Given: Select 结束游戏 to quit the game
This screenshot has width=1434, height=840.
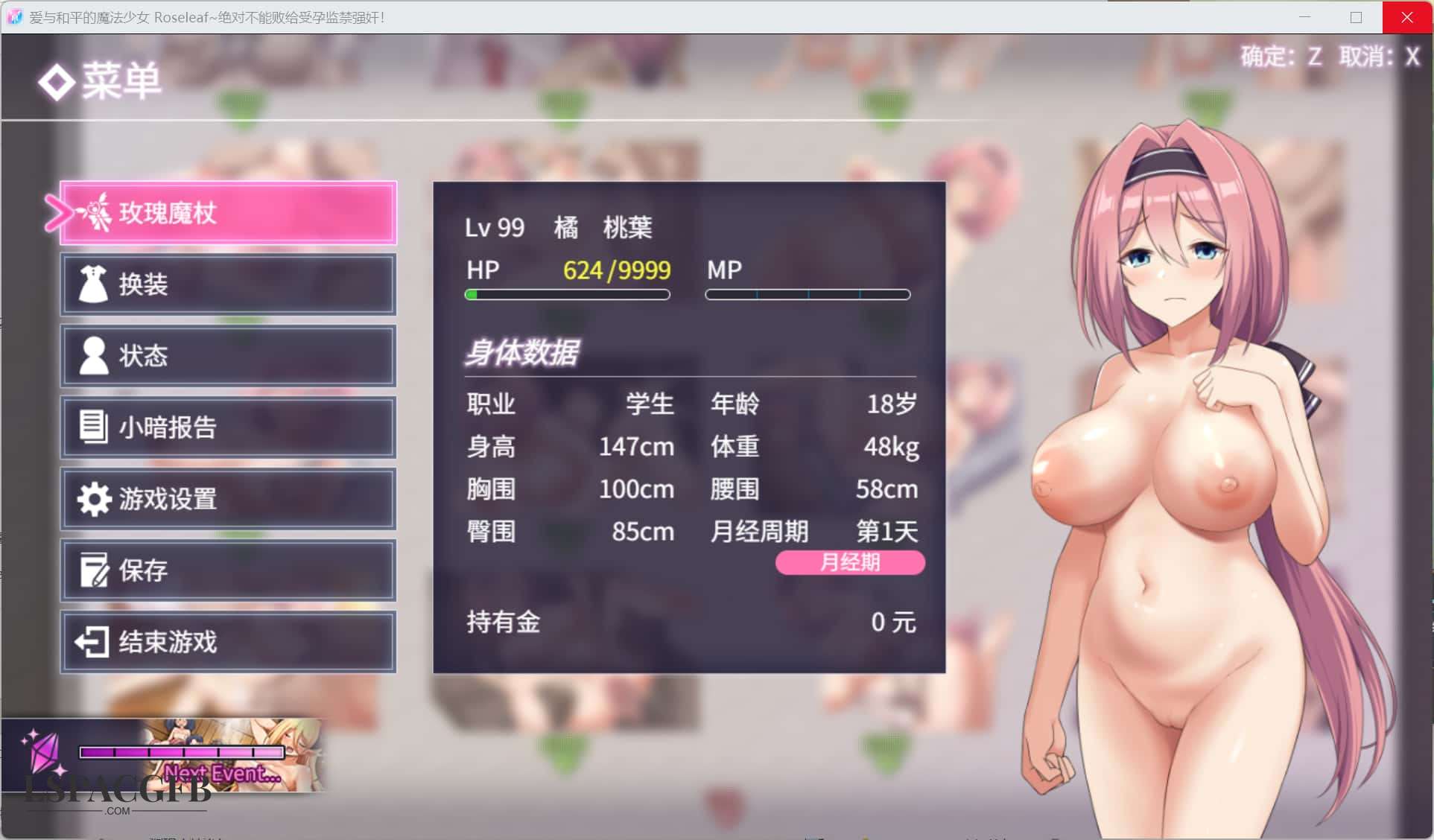Looking at the screenshot, I should point(228,642).
